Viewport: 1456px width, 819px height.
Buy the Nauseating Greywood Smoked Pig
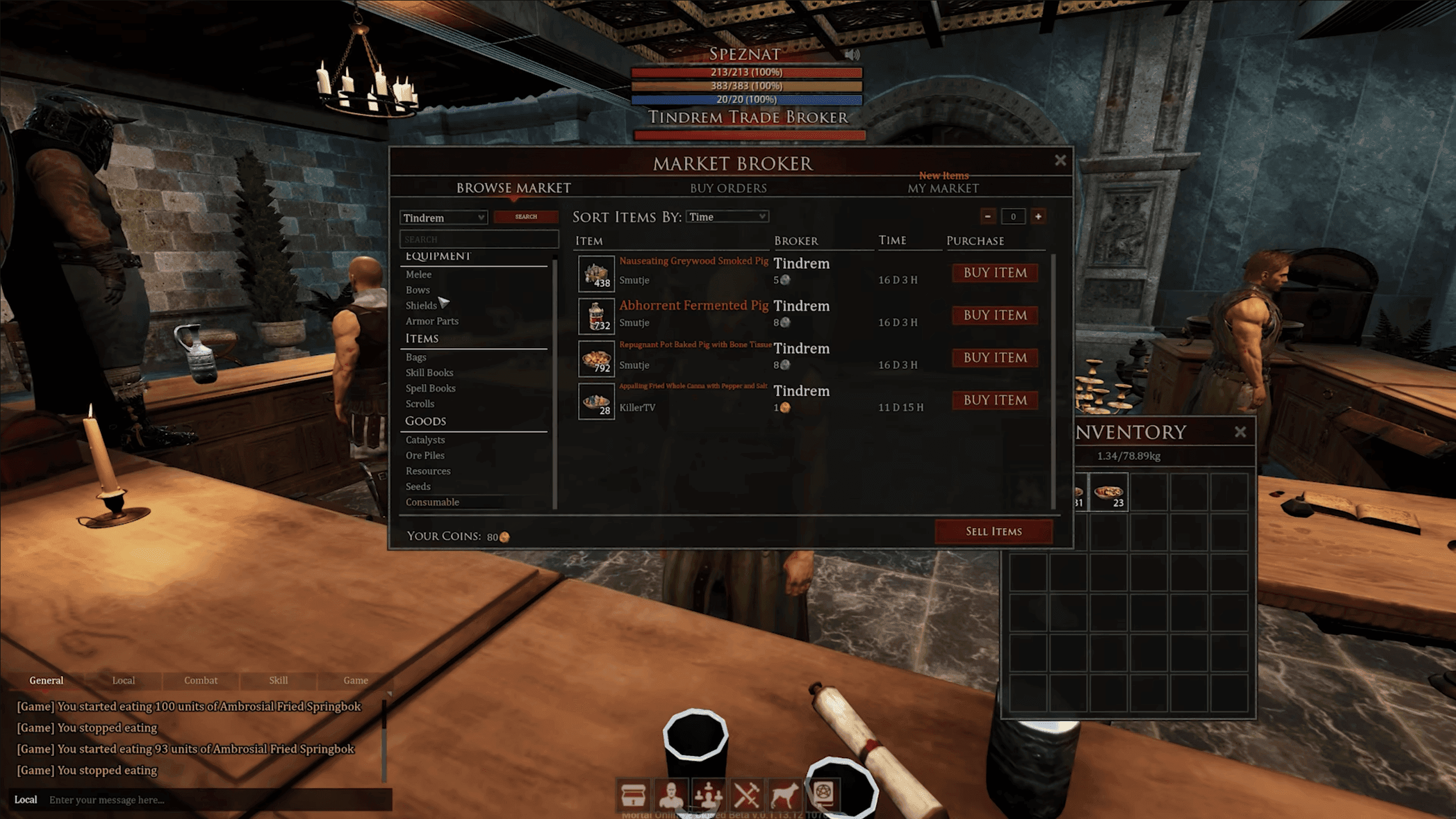pyautogui.click(x=995, y=273)
